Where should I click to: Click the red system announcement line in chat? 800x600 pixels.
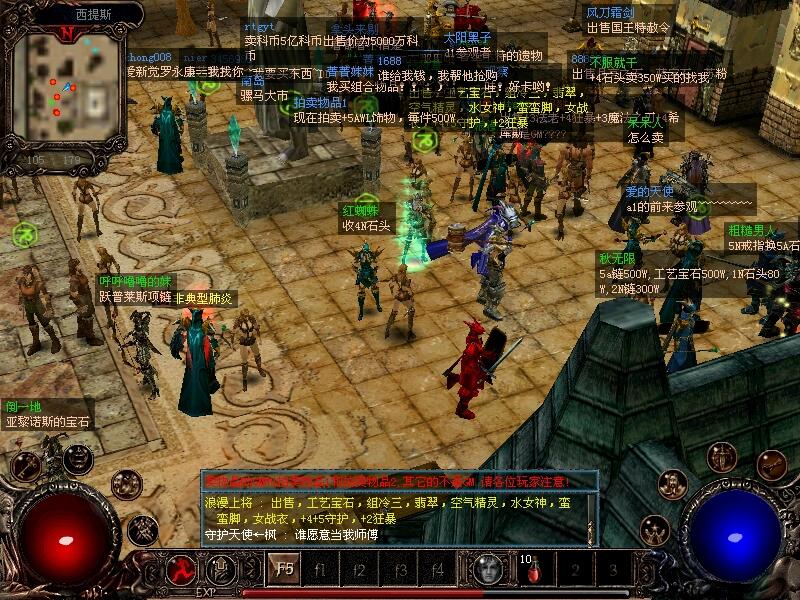pyautogui.click(x=398, y=481)
